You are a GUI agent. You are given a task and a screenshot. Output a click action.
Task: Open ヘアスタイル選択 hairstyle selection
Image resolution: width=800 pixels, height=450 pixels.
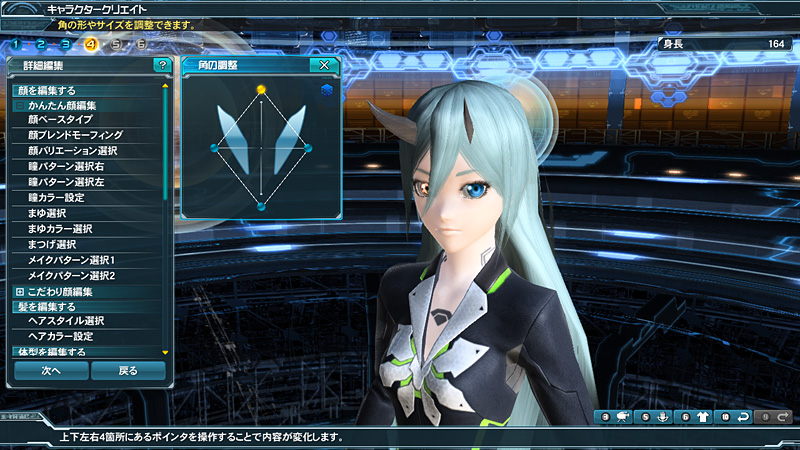[x=66, y=321]
